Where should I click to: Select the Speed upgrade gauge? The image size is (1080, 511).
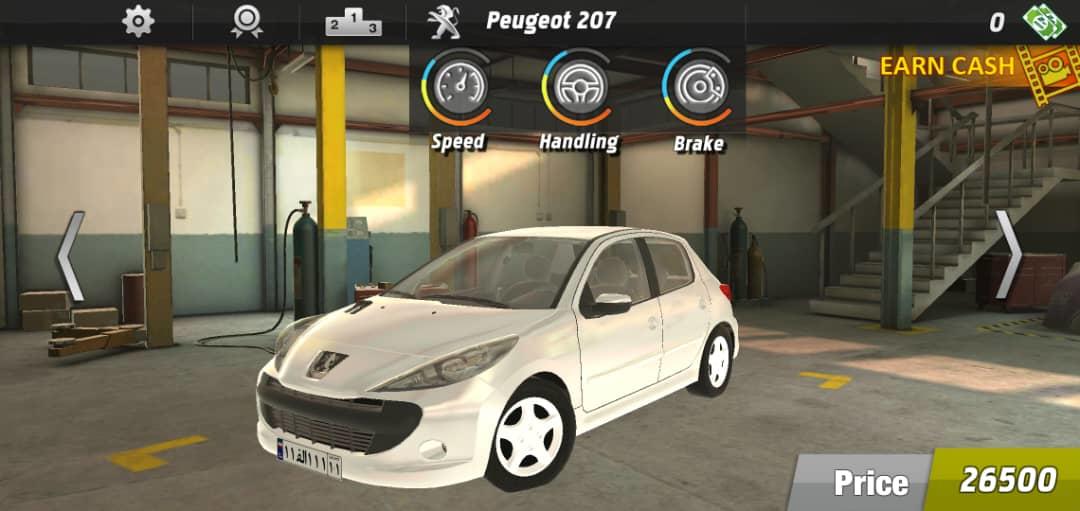click(x=458, y=87)
